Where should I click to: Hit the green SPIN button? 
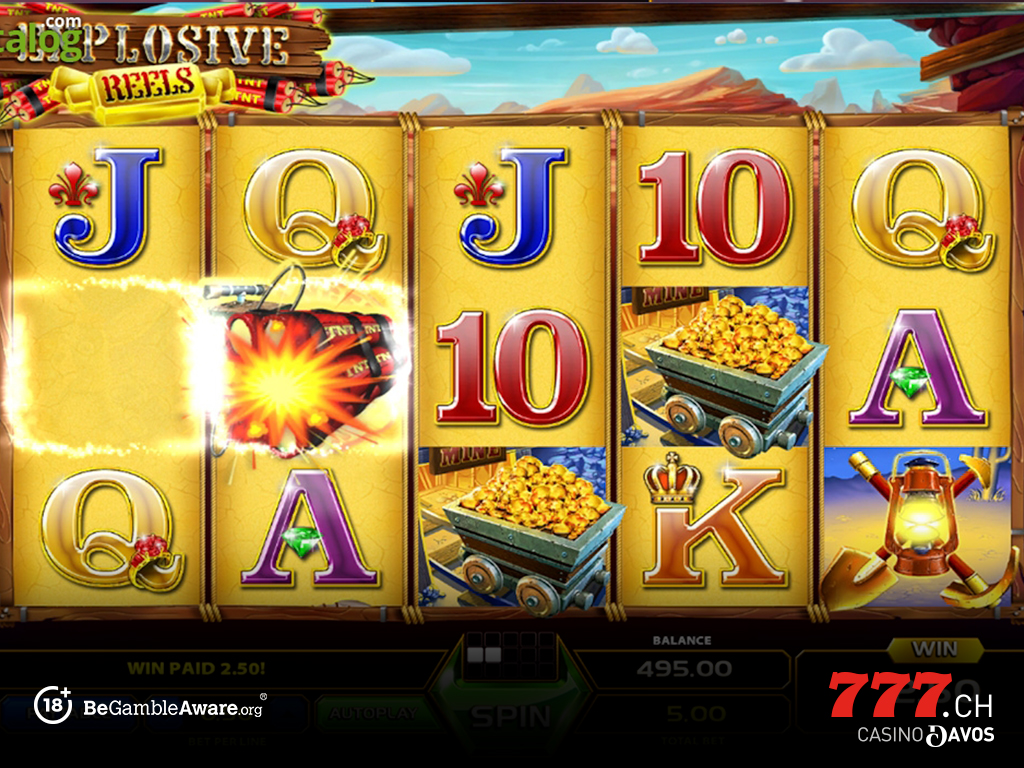point(511,714)
